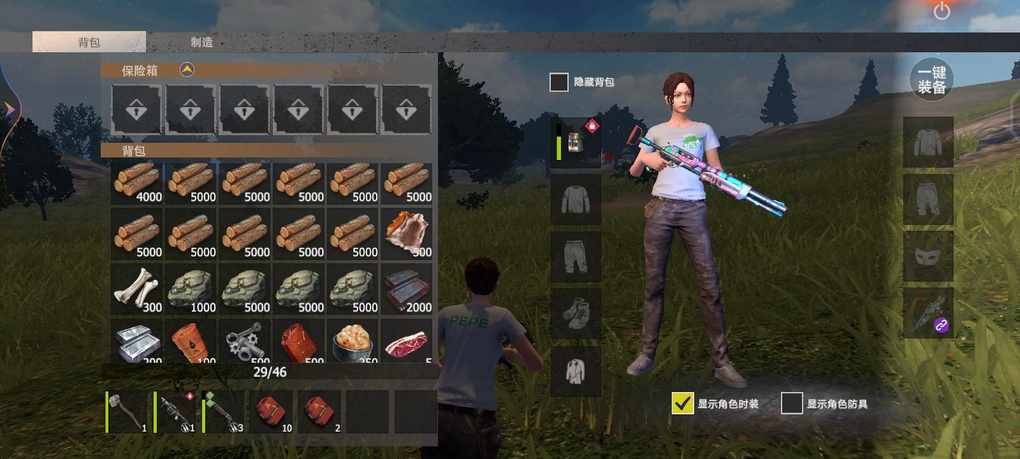The height and width of the screenshot is (459, 1020).
Task: Tick the 隐藏背包 hide backpack checkbox
Action: [559, 82]
